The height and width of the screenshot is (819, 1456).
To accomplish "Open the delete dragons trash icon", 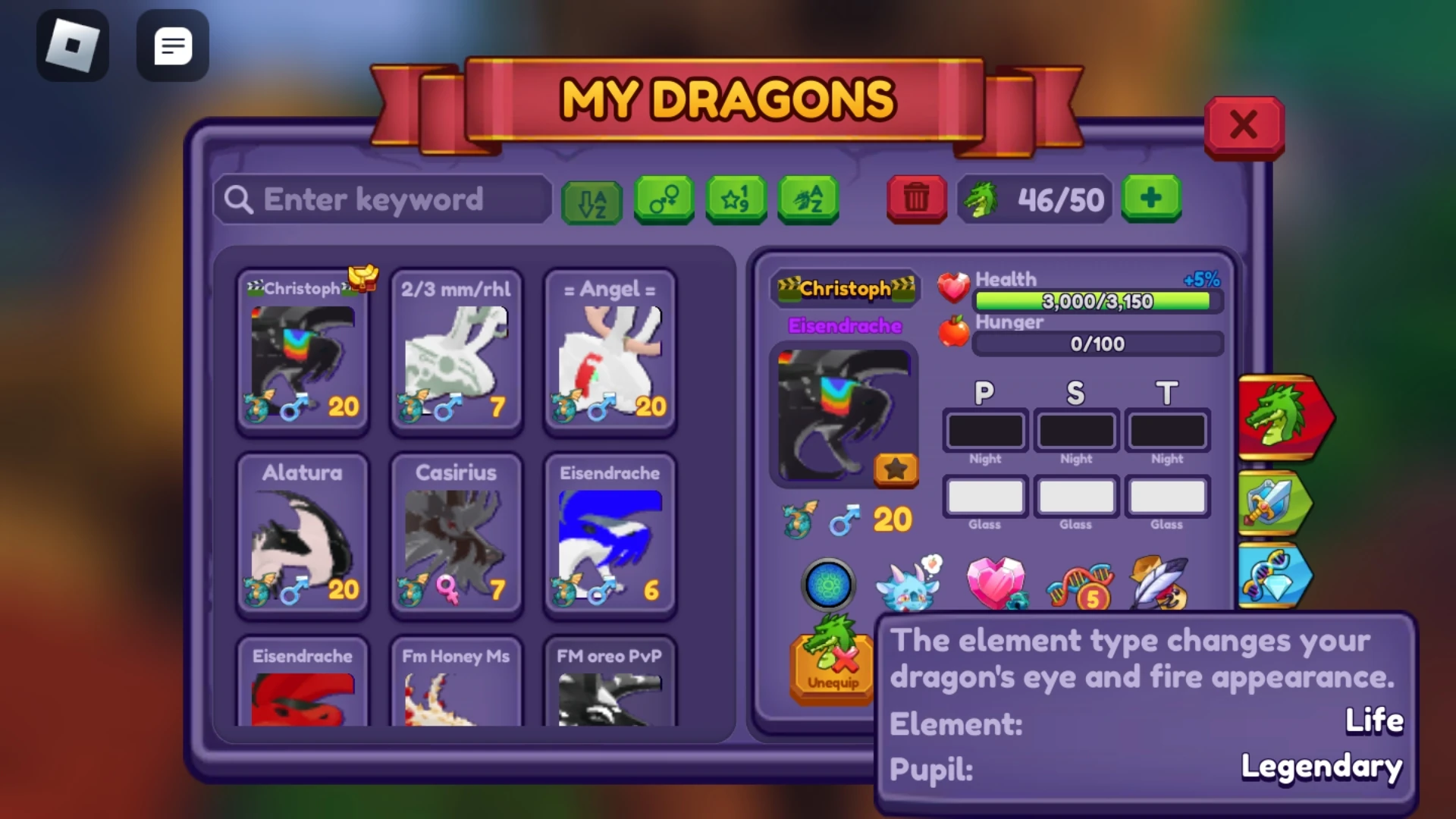I will pyautogui.click(x=915, y=199).
